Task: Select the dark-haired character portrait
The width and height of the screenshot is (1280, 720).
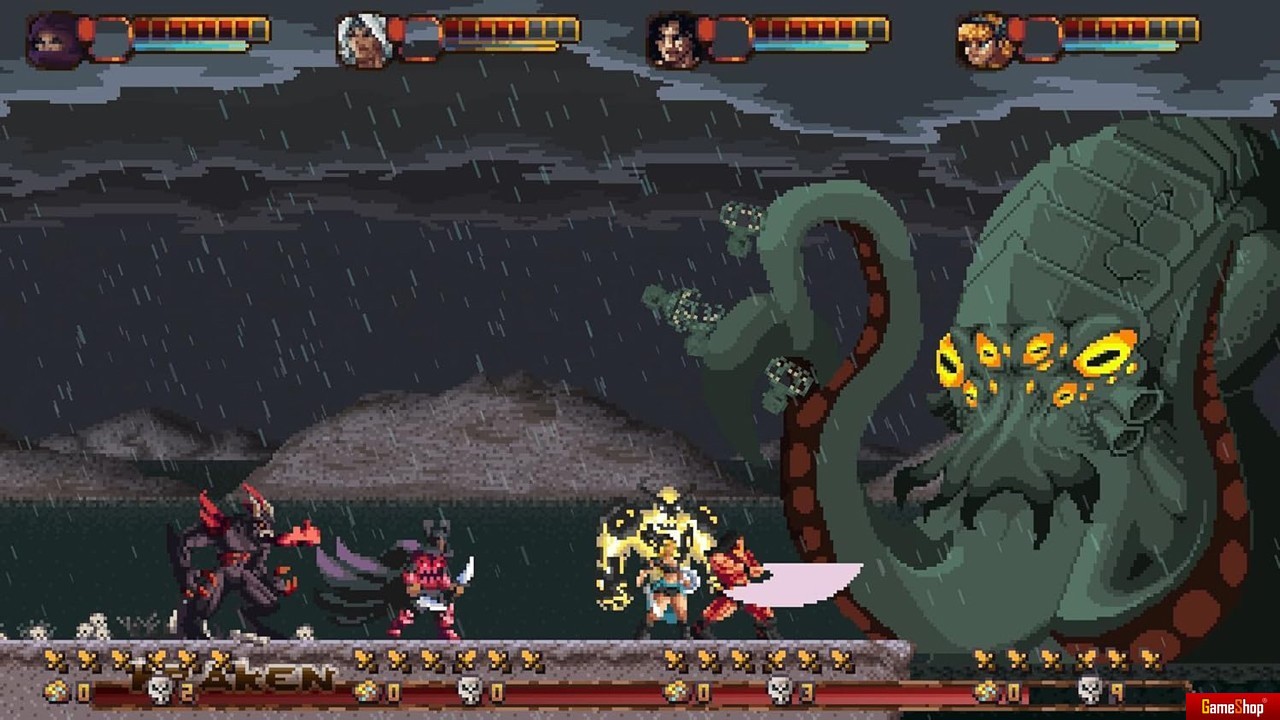Action: [x=673, y=41]
